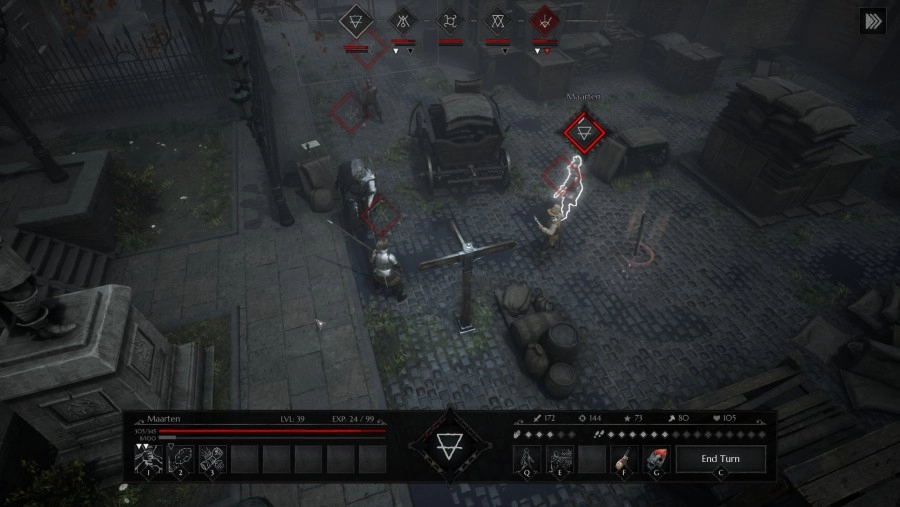Select the first portrait in the turn order
The width and height of the screenshot is (900, 507).
pos(356,20)
